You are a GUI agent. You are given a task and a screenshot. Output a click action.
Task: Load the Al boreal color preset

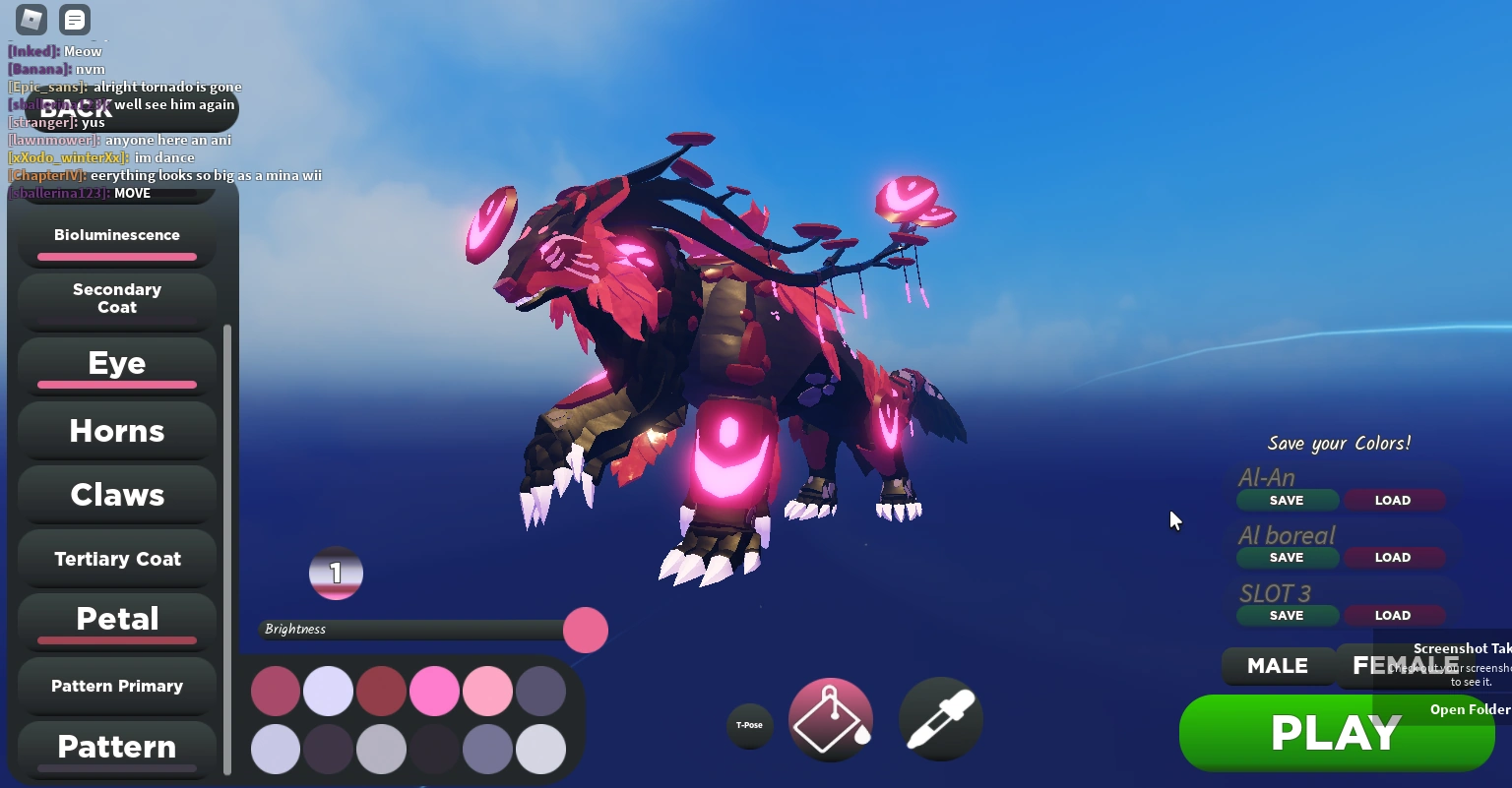tap(1394, 557)
